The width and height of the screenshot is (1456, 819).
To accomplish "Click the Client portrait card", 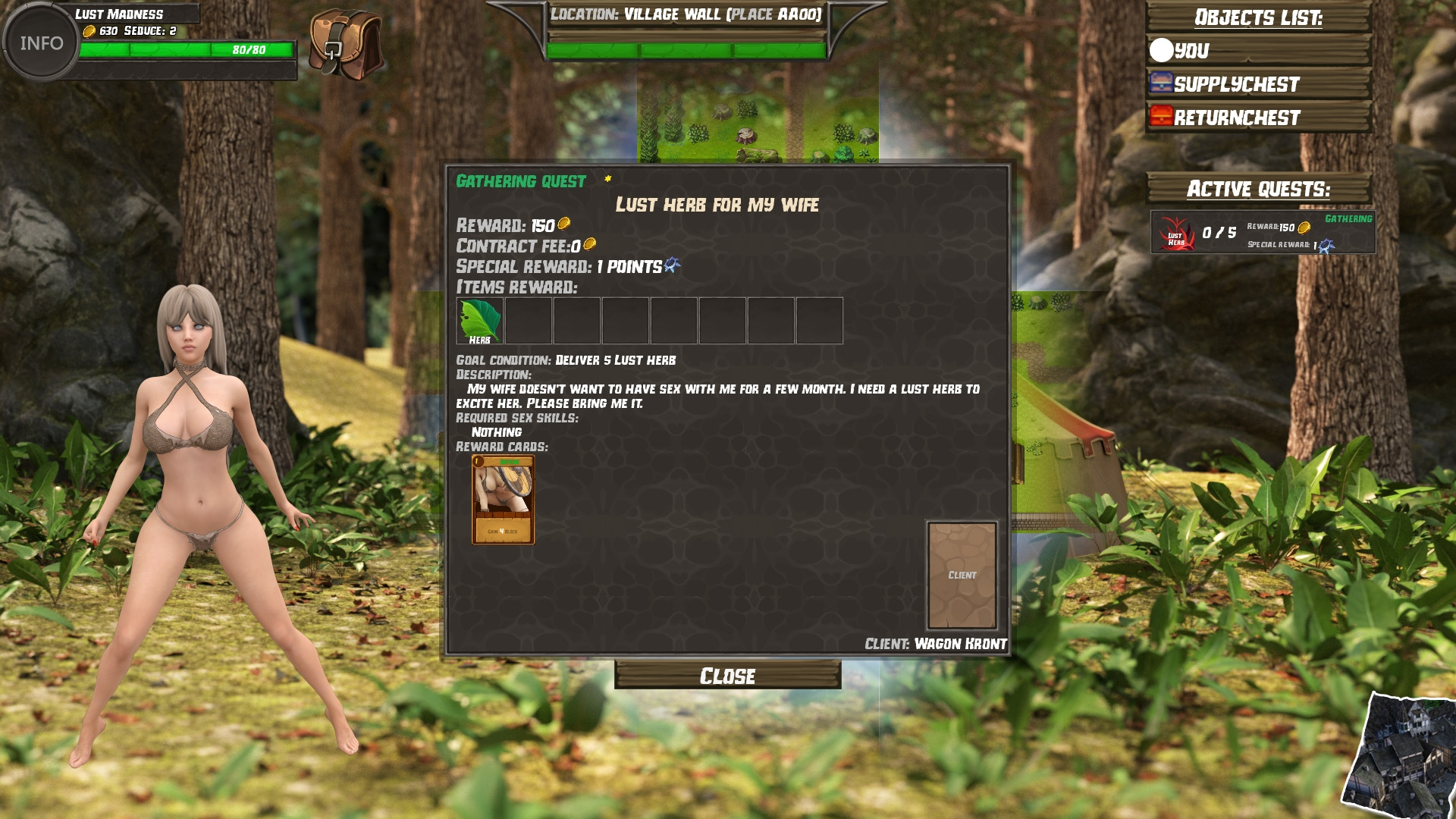I will point(962,575).
